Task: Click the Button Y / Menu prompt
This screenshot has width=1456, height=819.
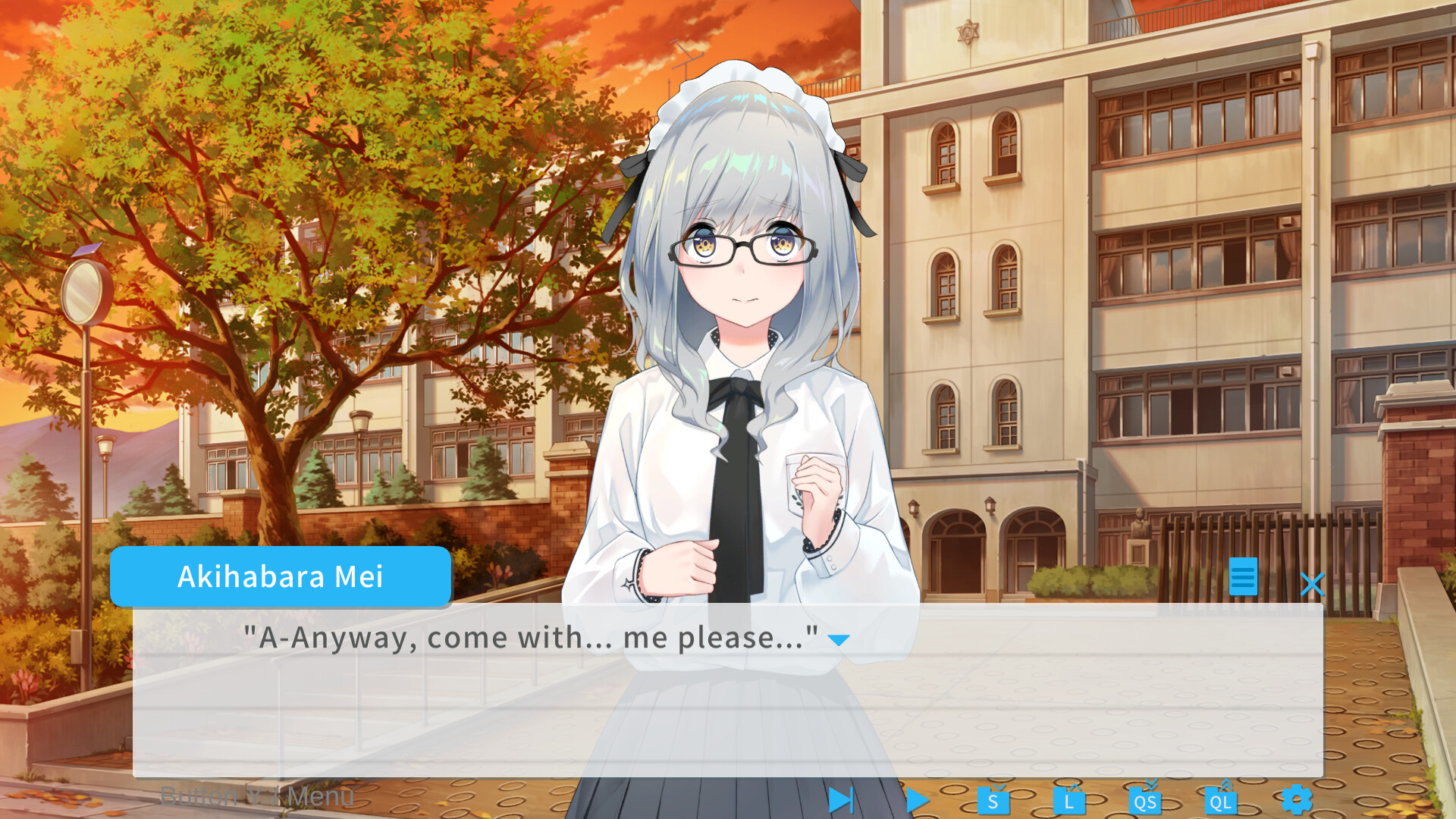Action: 257,795
